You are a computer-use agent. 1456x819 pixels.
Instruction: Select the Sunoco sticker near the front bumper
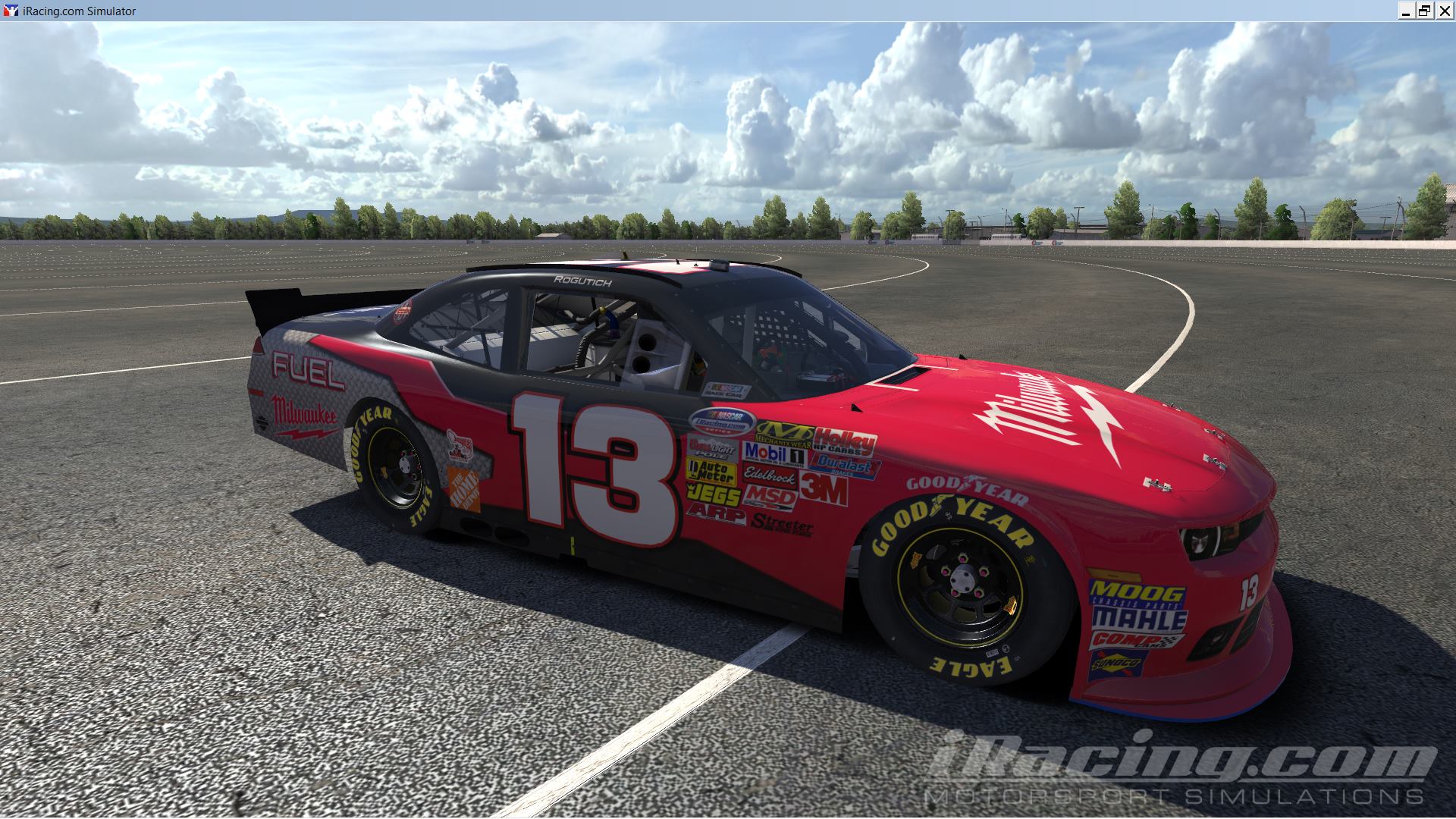(1116, 663)
